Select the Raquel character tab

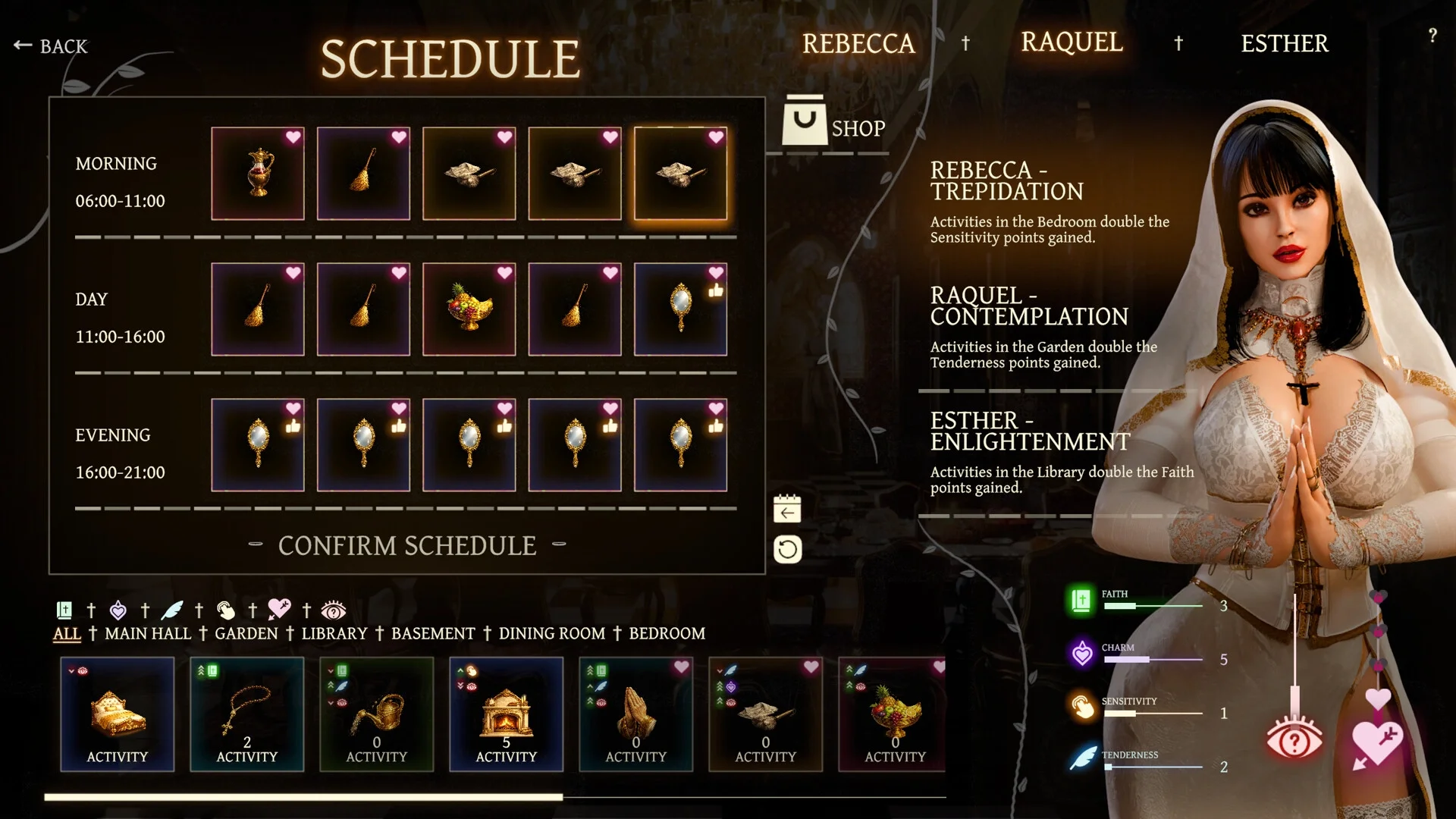(x=1072, y=42)
